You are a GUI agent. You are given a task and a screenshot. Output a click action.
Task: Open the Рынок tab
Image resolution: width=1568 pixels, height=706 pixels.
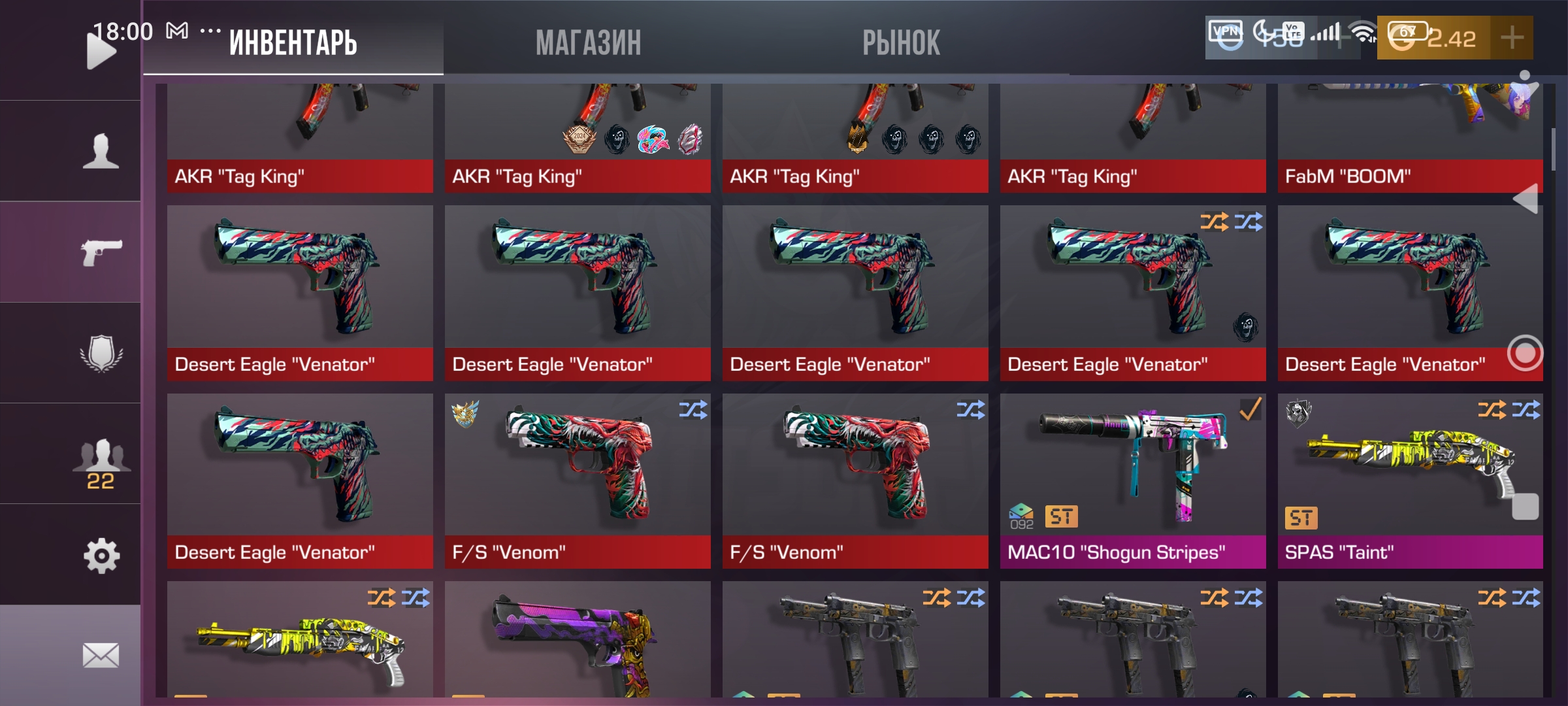point(901,43)
